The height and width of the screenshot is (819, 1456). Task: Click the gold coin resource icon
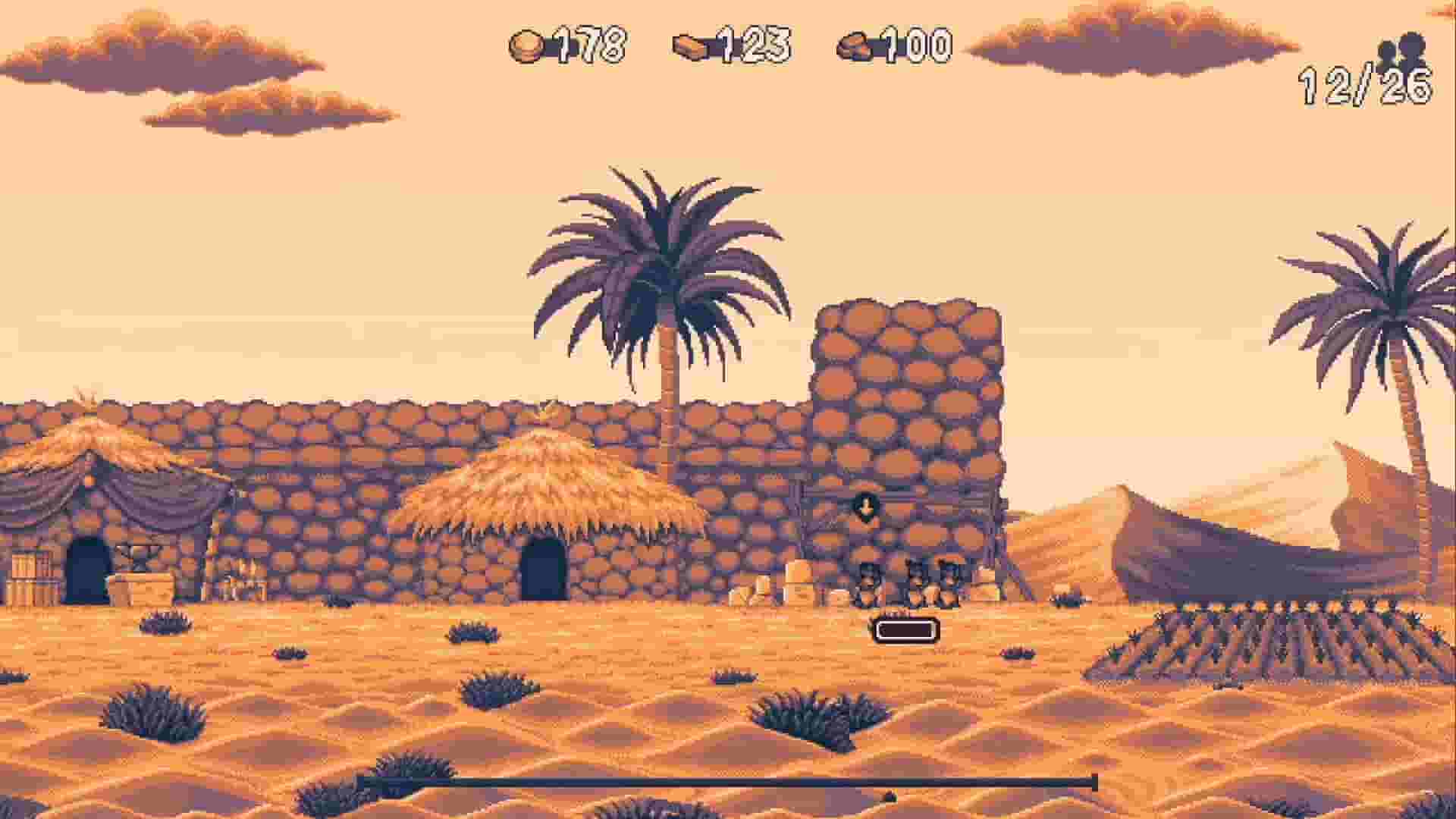click(527, 47)
